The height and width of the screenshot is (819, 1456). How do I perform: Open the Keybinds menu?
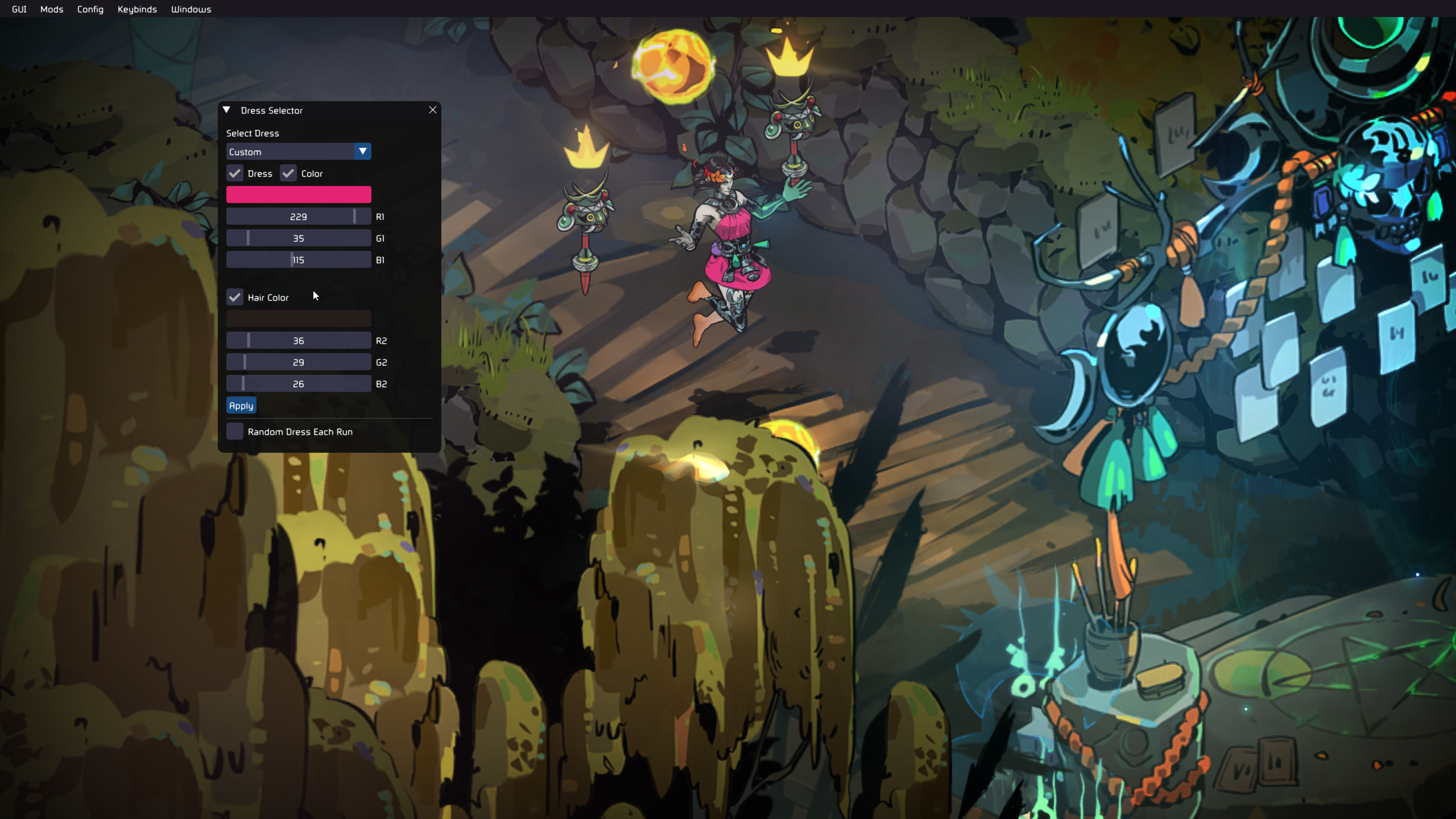tap(137, 9)
